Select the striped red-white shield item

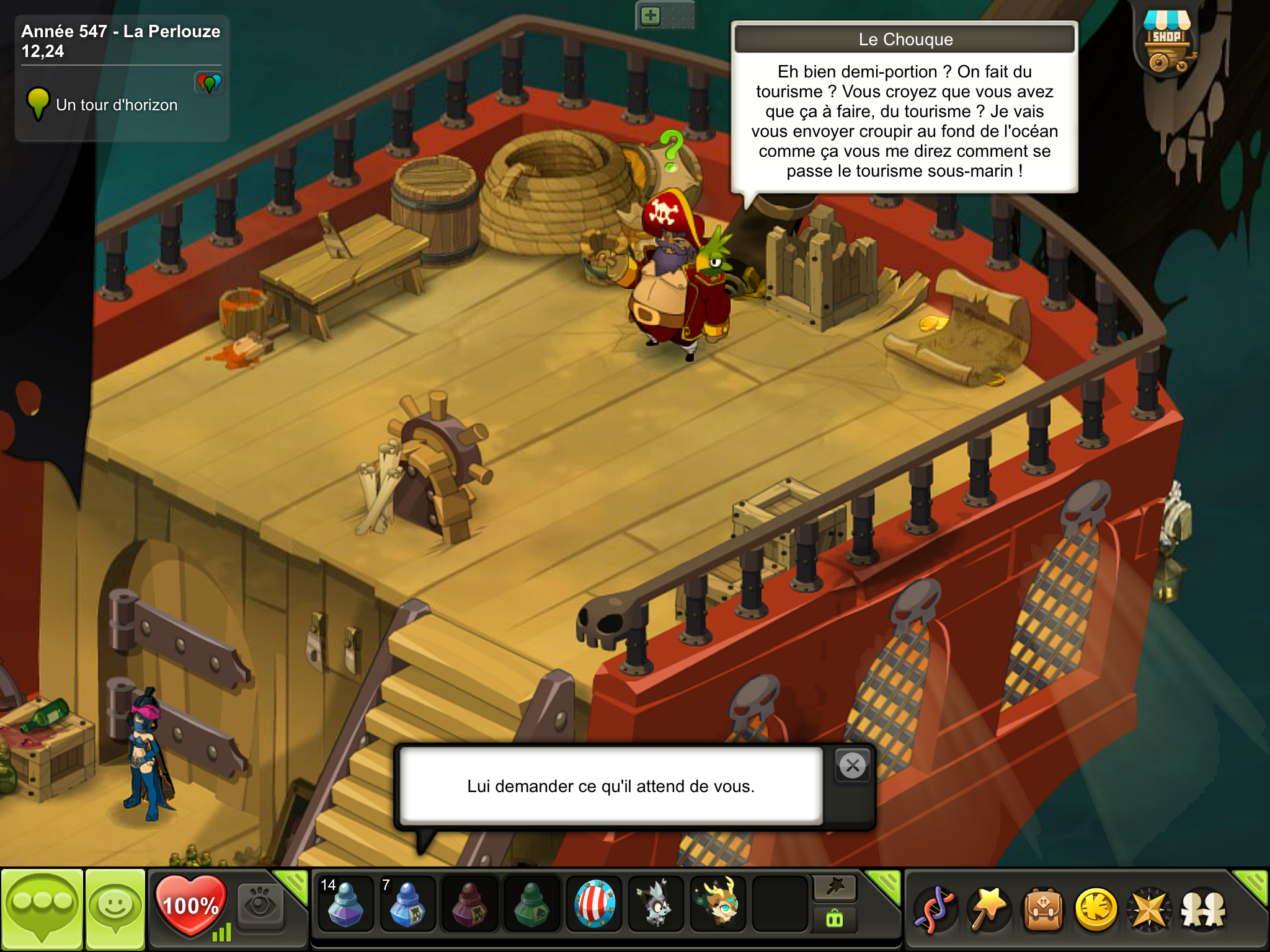(x=594, y=905)
